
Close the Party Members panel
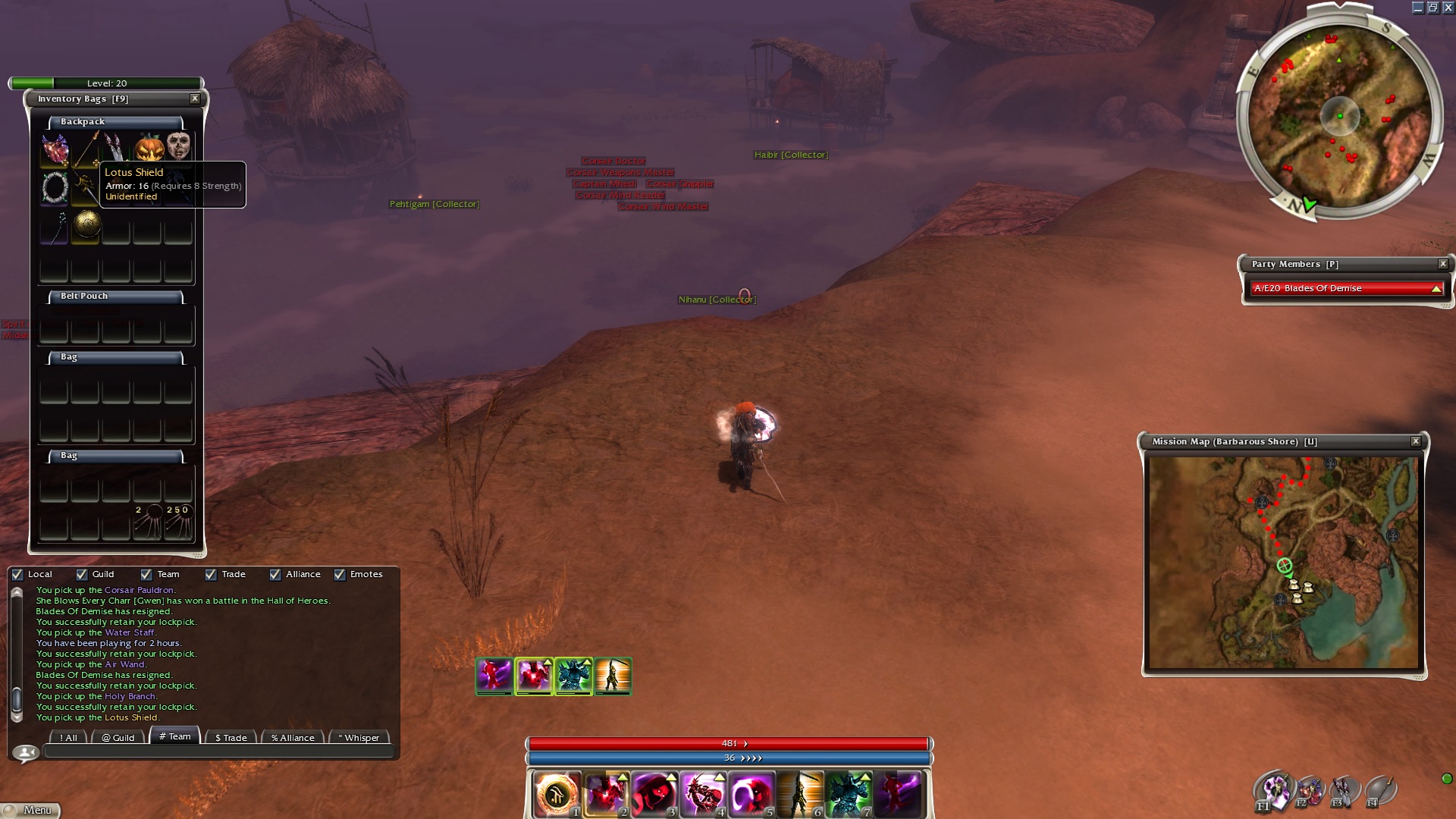click(1442, 264)
